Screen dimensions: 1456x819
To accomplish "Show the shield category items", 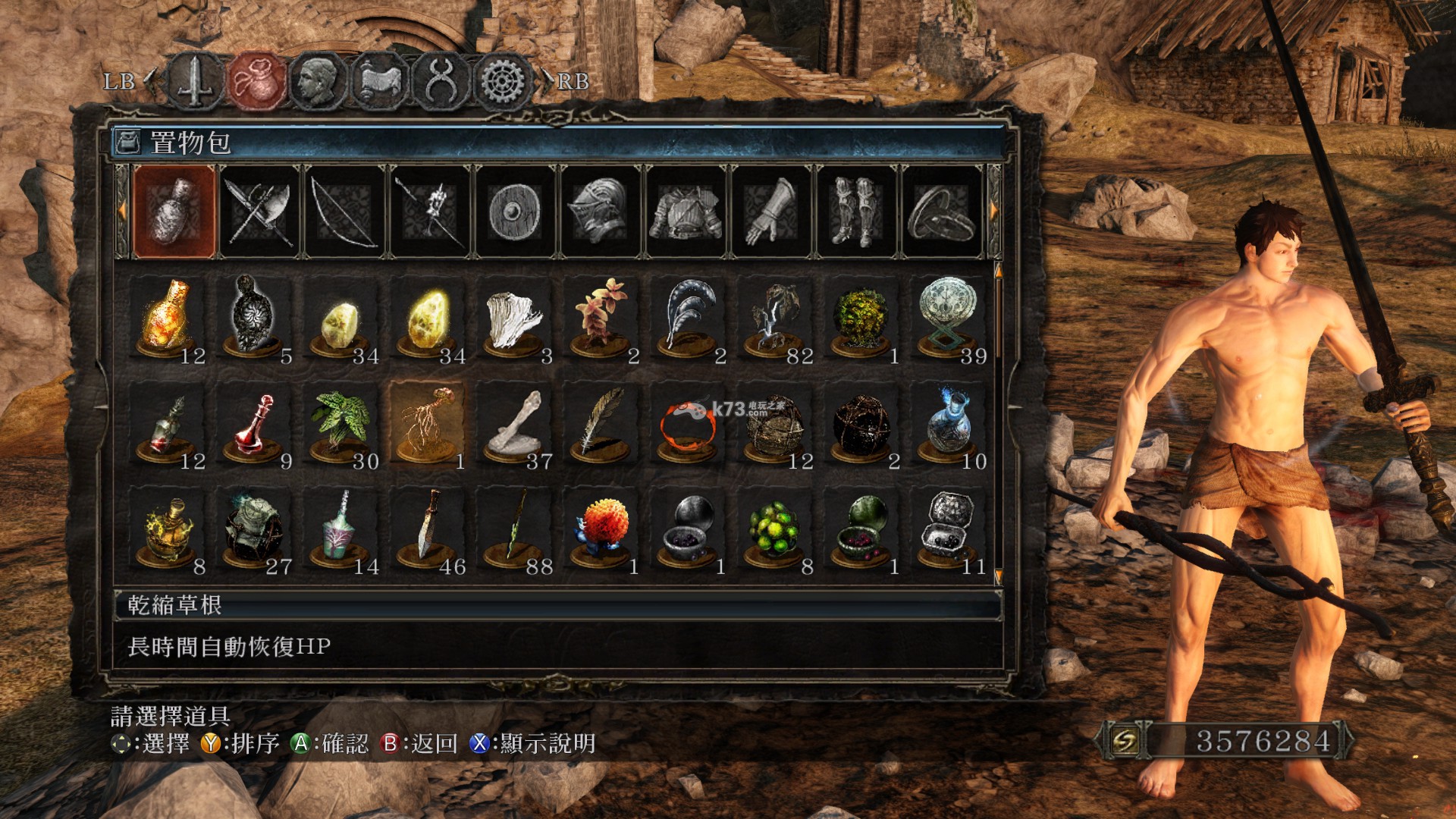I will tap(516, 212).
